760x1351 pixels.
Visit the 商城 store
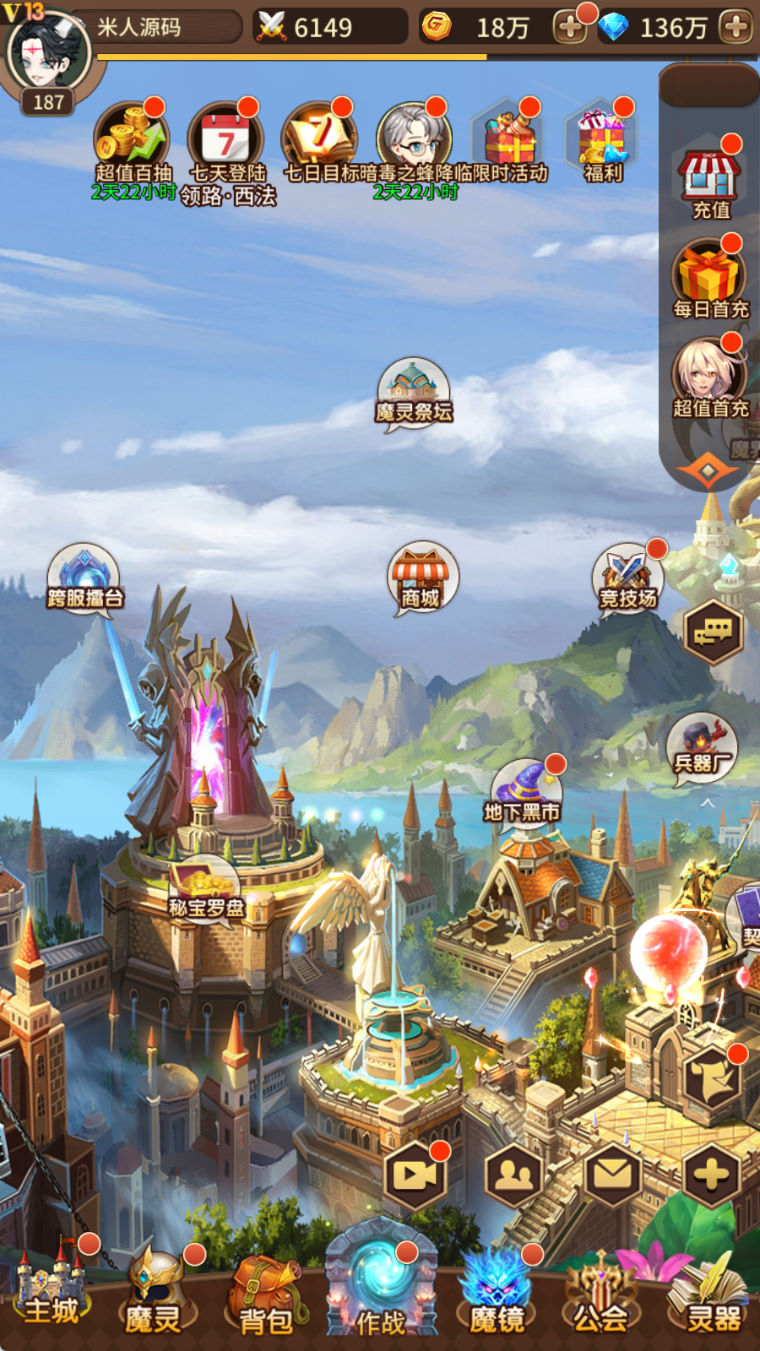422,578
